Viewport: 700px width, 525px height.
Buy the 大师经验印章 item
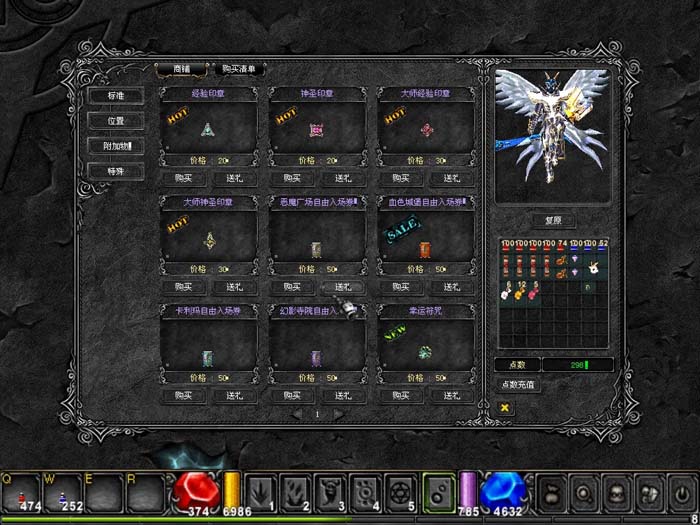click(x=398, y=178)
